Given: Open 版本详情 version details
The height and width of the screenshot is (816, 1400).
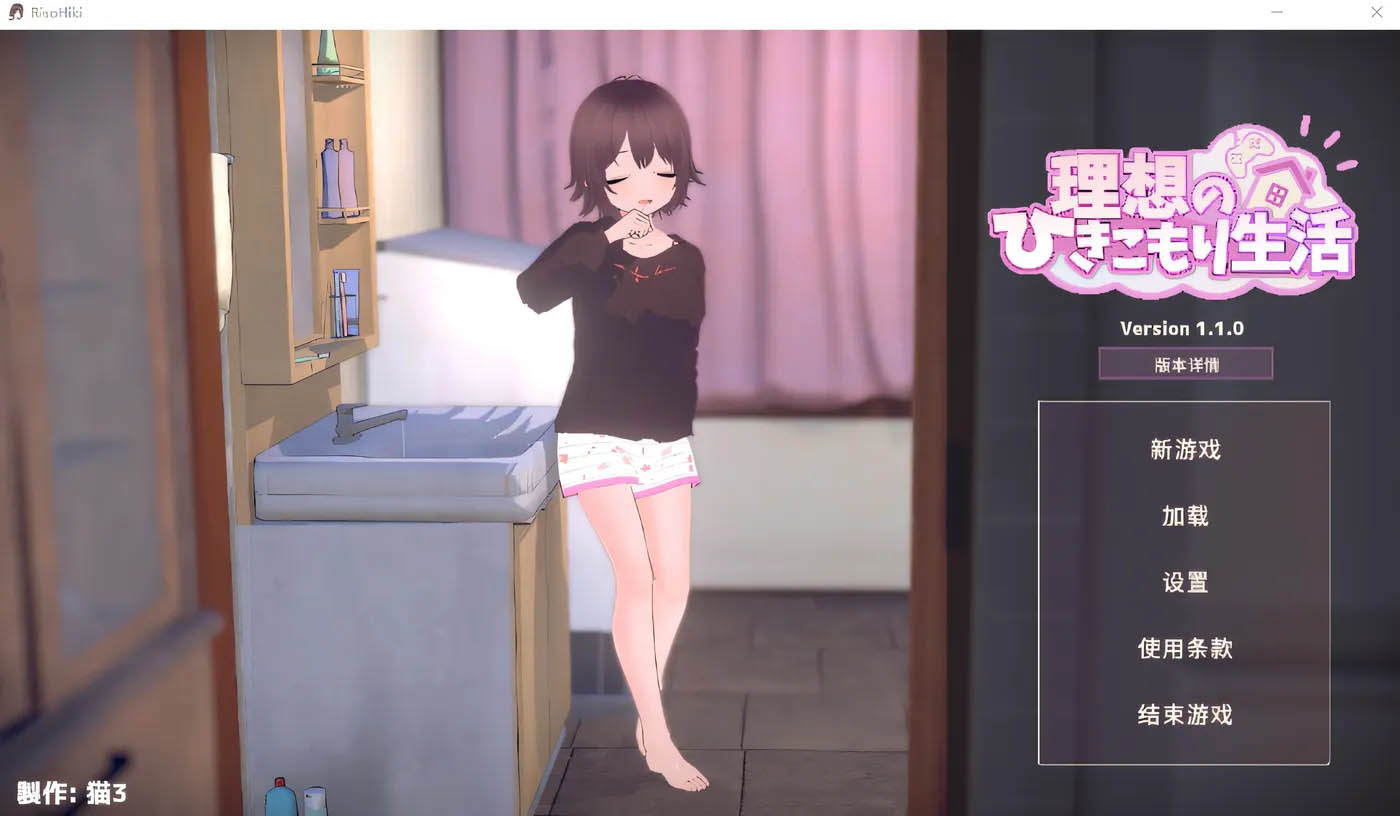Looking at the screenshot, I should pos(1185,363).
